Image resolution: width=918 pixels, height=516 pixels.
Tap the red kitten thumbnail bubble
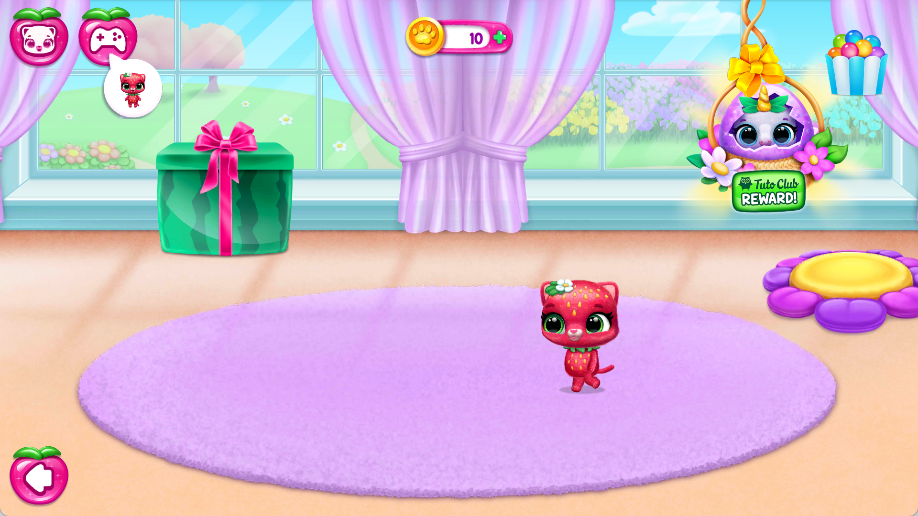133,88
